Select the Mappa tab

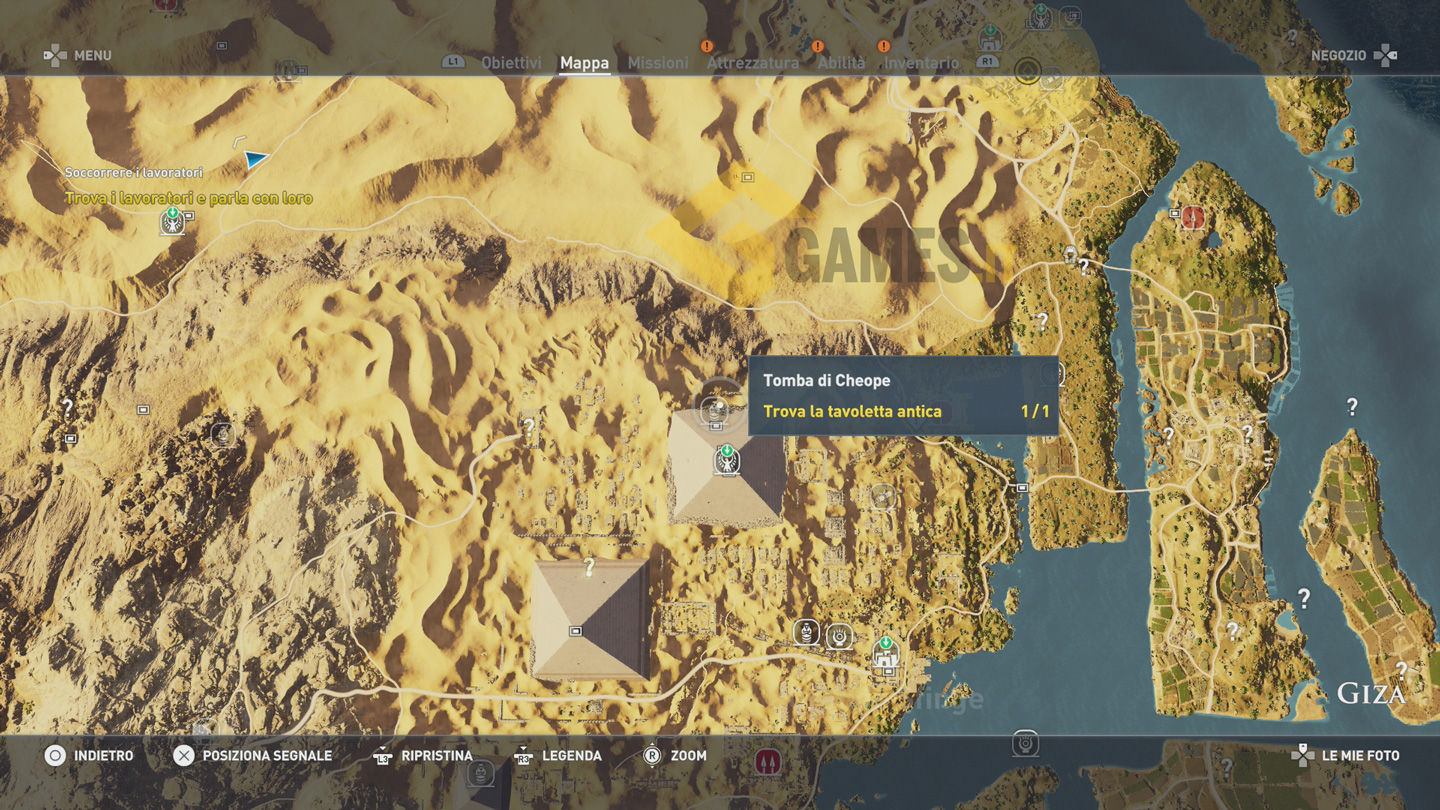pos(584,63)
